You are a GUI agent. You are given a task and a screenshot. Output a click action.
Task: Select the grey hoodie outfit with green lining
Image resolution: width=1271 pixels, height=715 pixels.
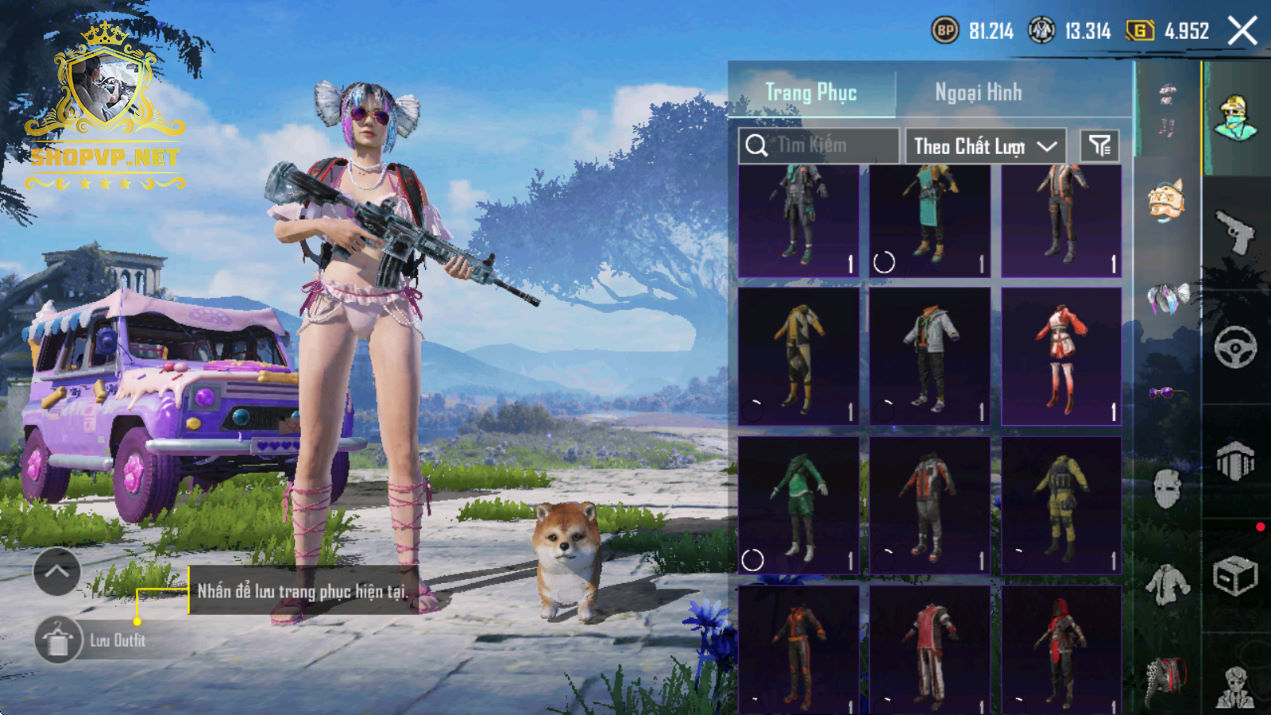pos(929,356)
